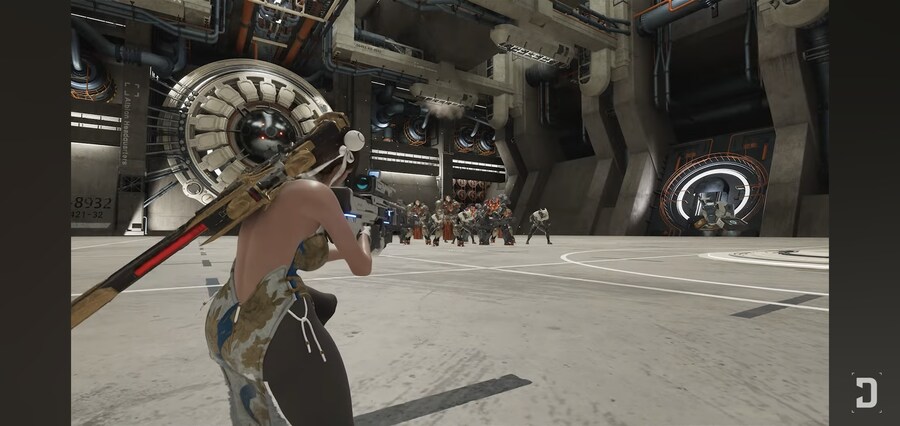Screen dimensions: 900x426
Task: Click the D logo icon in the sidebar
Action: (x=865, y=391)
